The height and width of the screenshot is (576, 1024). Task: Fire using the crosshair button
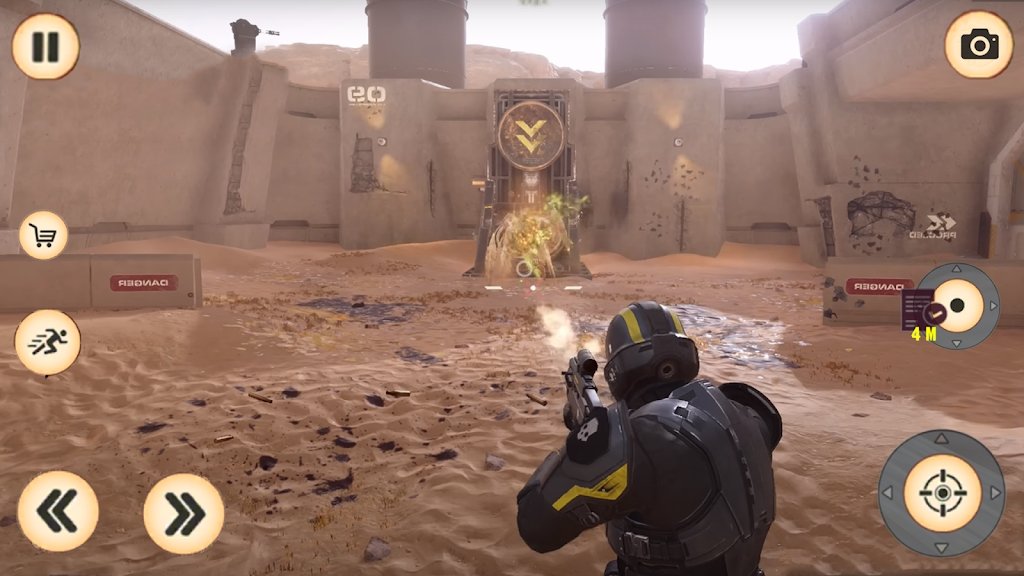click(942, 492)
